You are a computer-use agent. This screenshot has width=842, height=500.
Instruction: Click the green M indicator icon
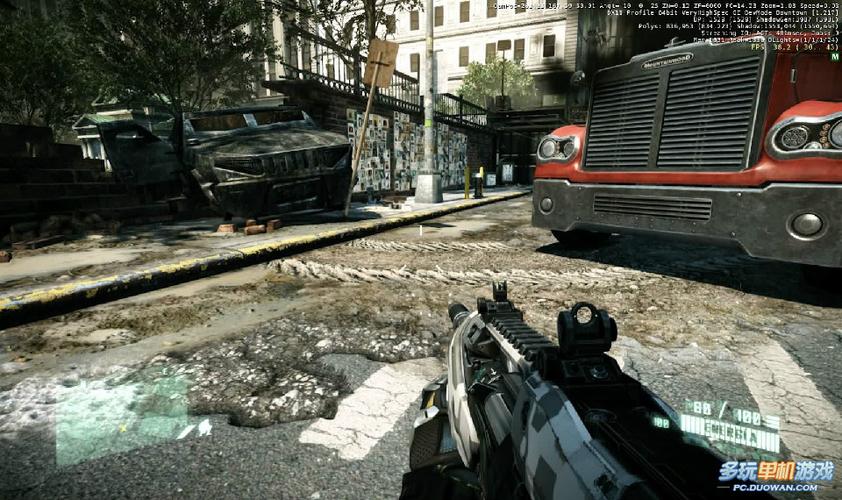834,57
